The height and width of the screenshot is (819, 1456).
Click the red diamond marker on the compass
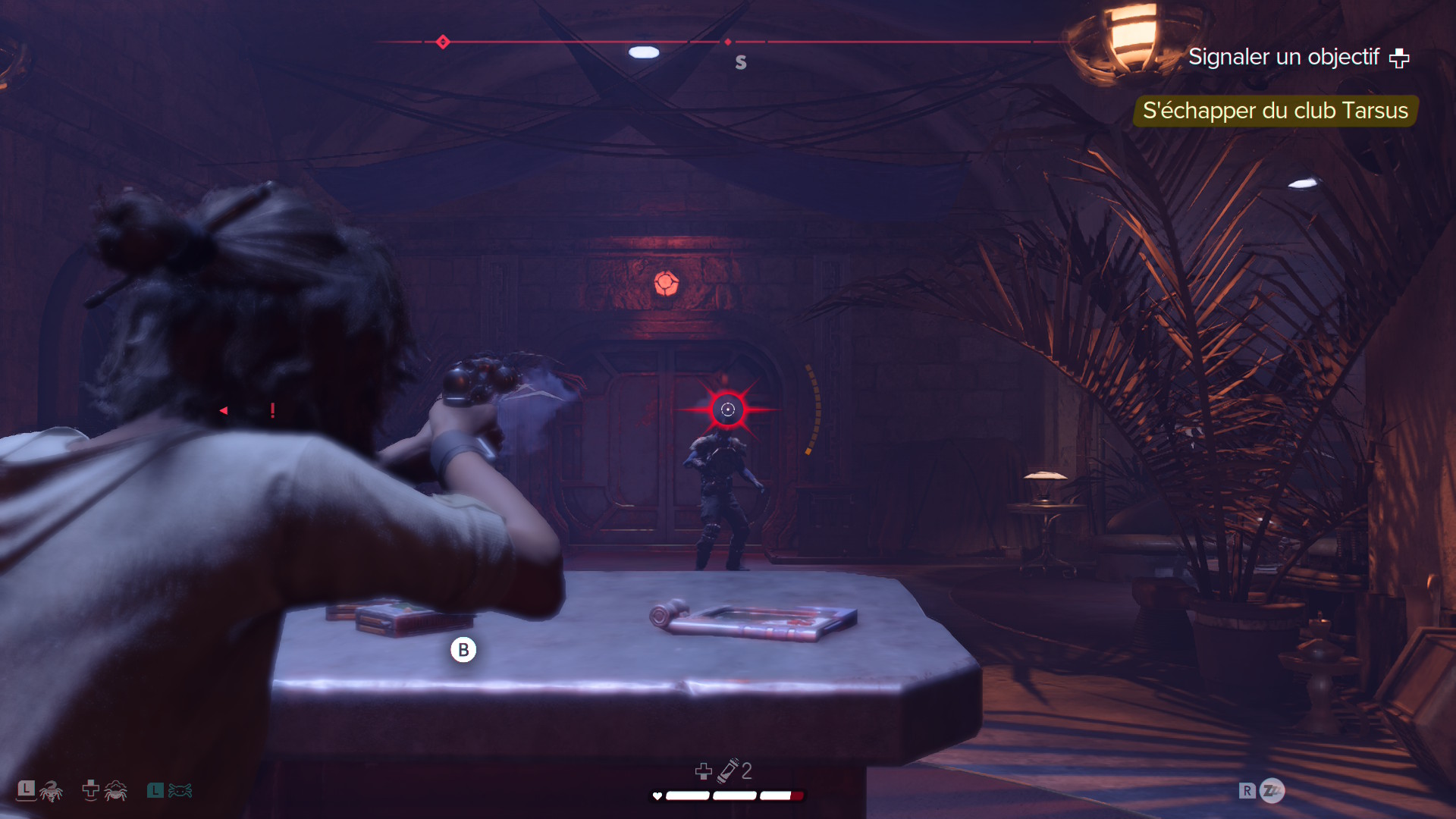(x=443, y=42)
